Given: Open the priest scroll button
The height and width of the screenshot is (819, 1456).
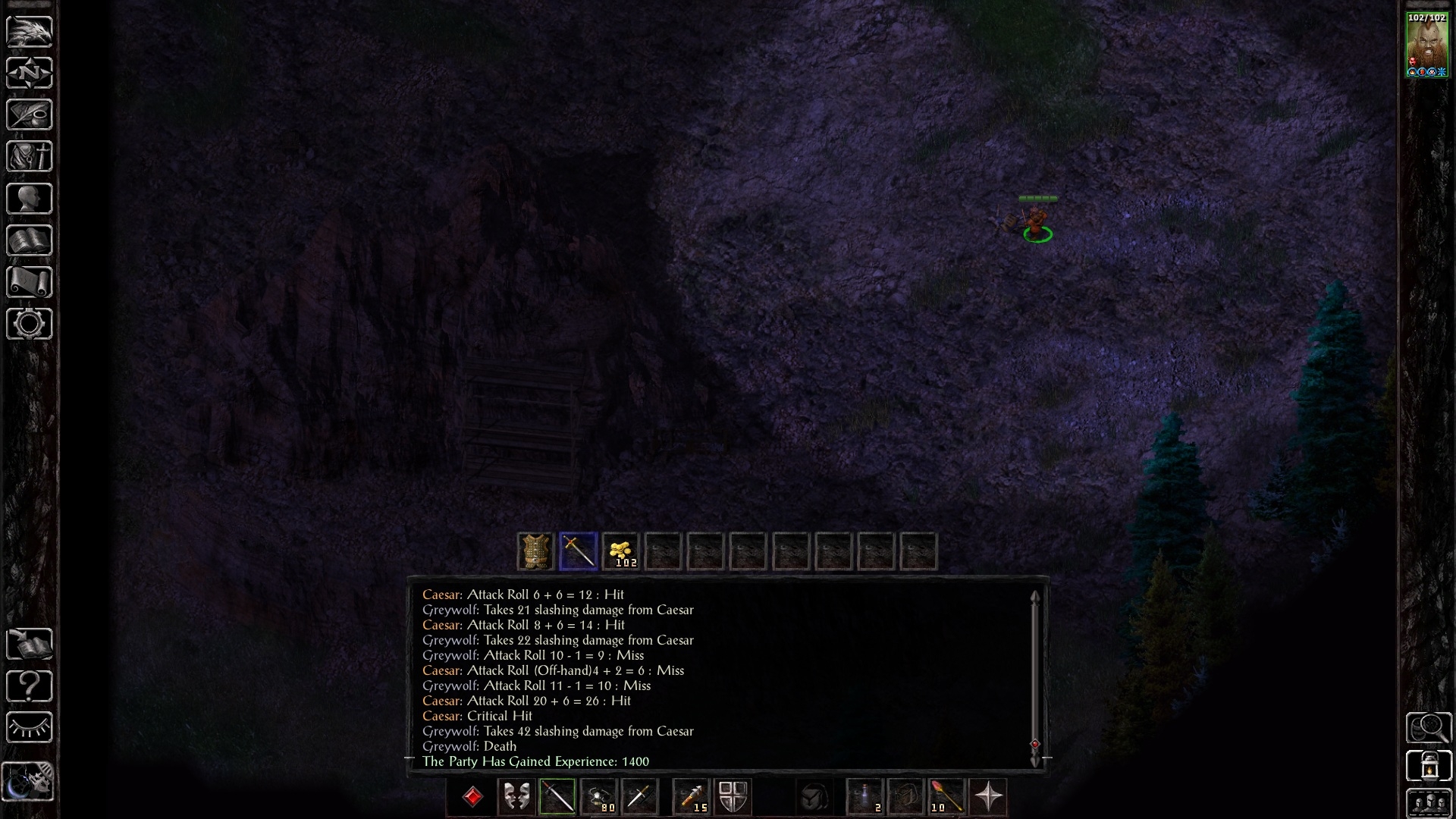Looking at the screenshot, I should click(30, 282).
